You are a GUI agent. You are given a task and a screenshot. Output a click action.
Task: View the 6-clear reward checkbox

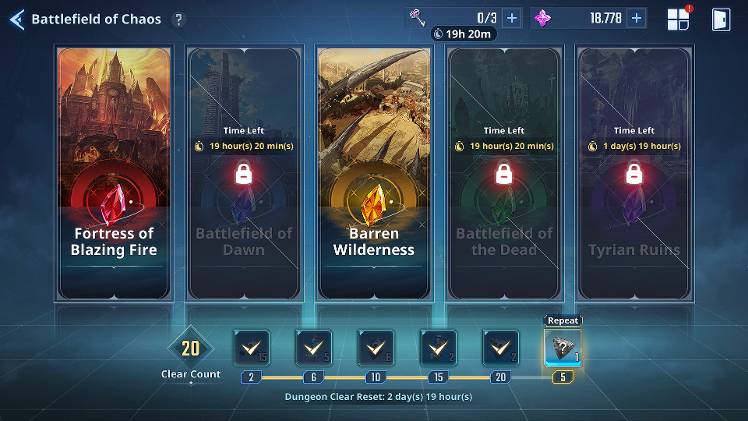(313, 347)
